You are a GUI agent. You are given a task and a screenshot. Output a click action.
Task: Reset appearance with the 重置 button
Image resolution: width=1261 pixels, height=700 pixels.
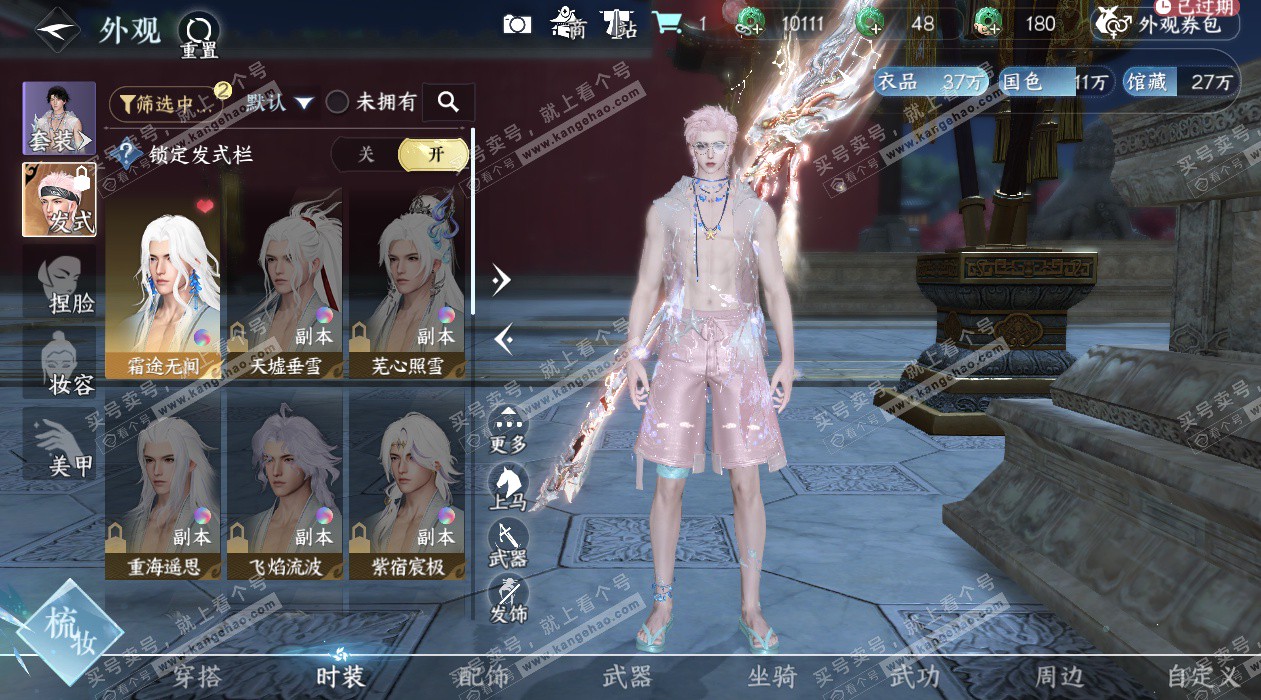(198, 35)
